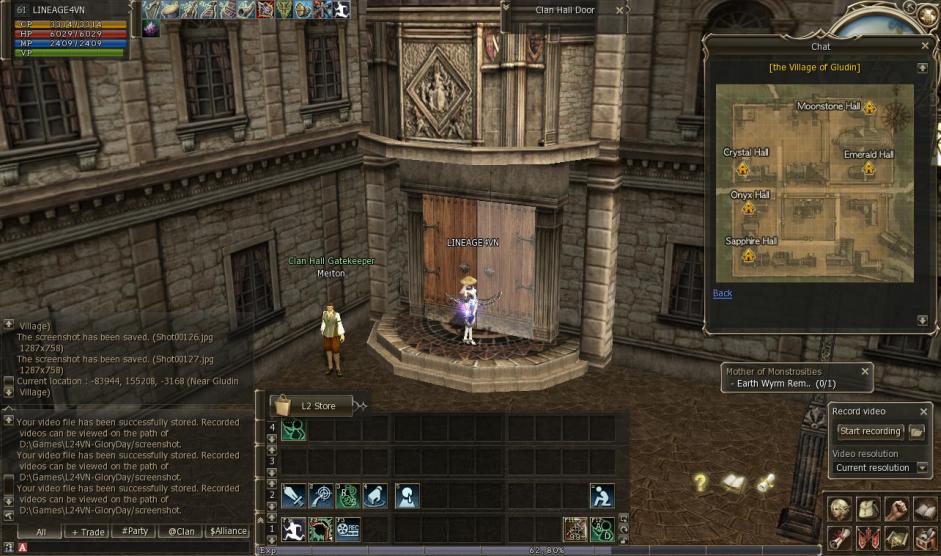Open the L2 Store
The width and height of the screenshot is (941, 556).
(x=311, y=406)
